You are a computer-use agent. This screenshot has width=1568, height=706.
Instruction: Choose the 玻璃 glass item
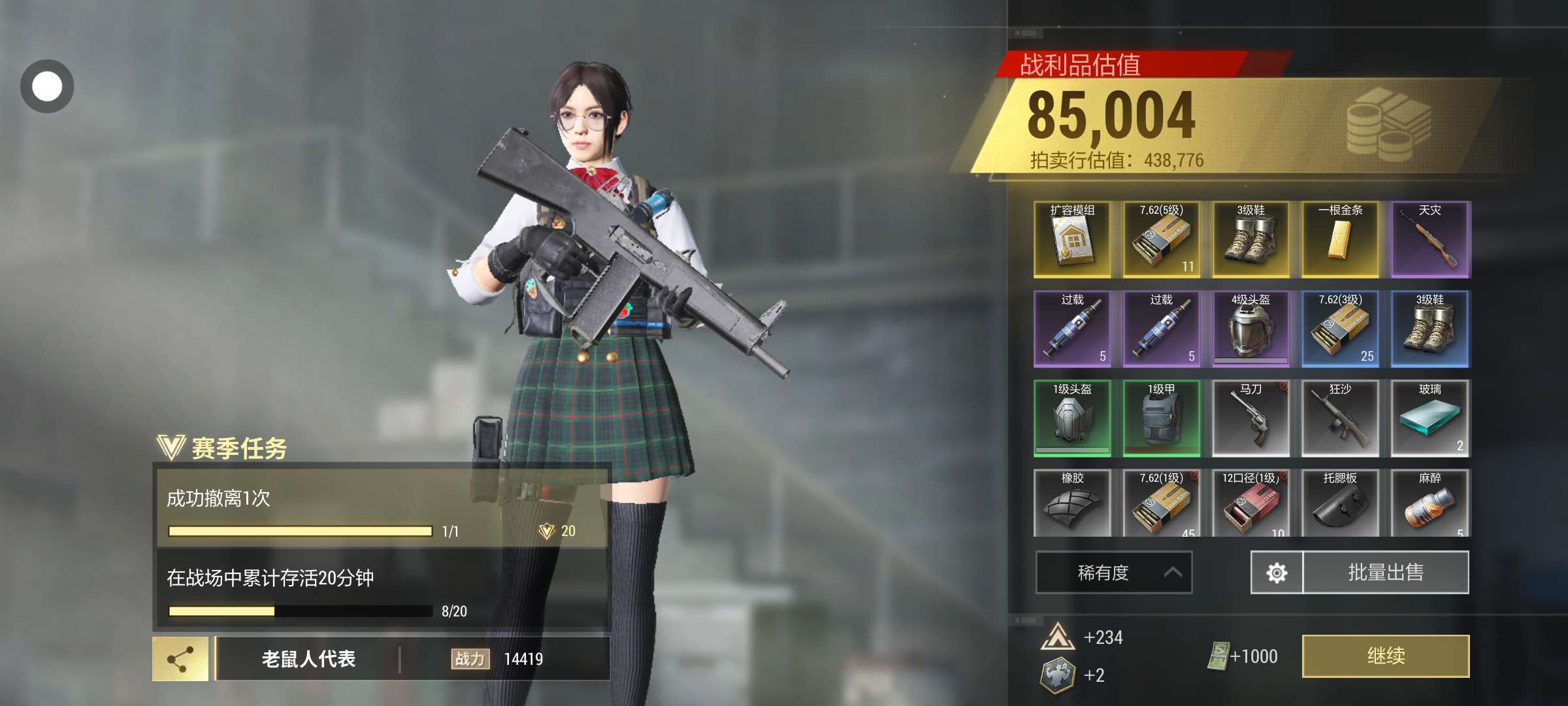tap(1429, 418)
